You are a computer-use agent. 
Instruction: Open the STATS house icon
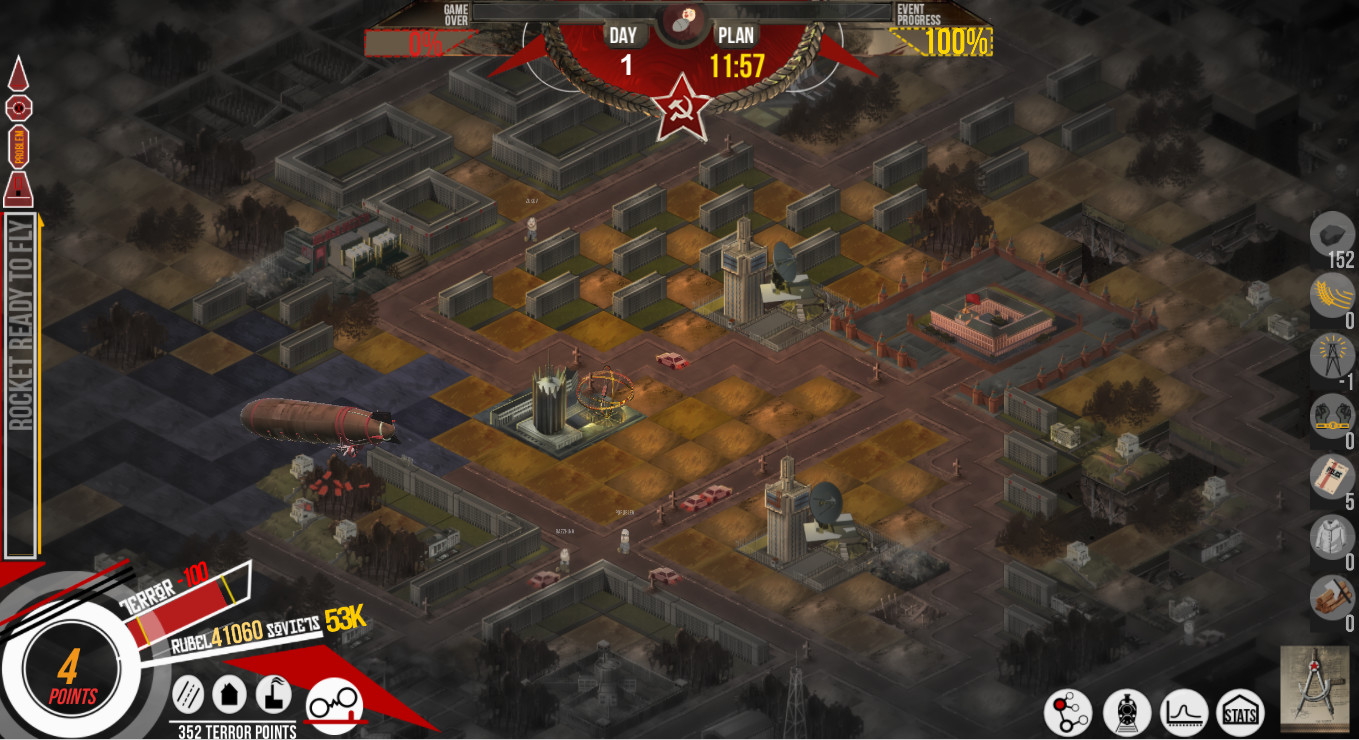point(1241,712)
